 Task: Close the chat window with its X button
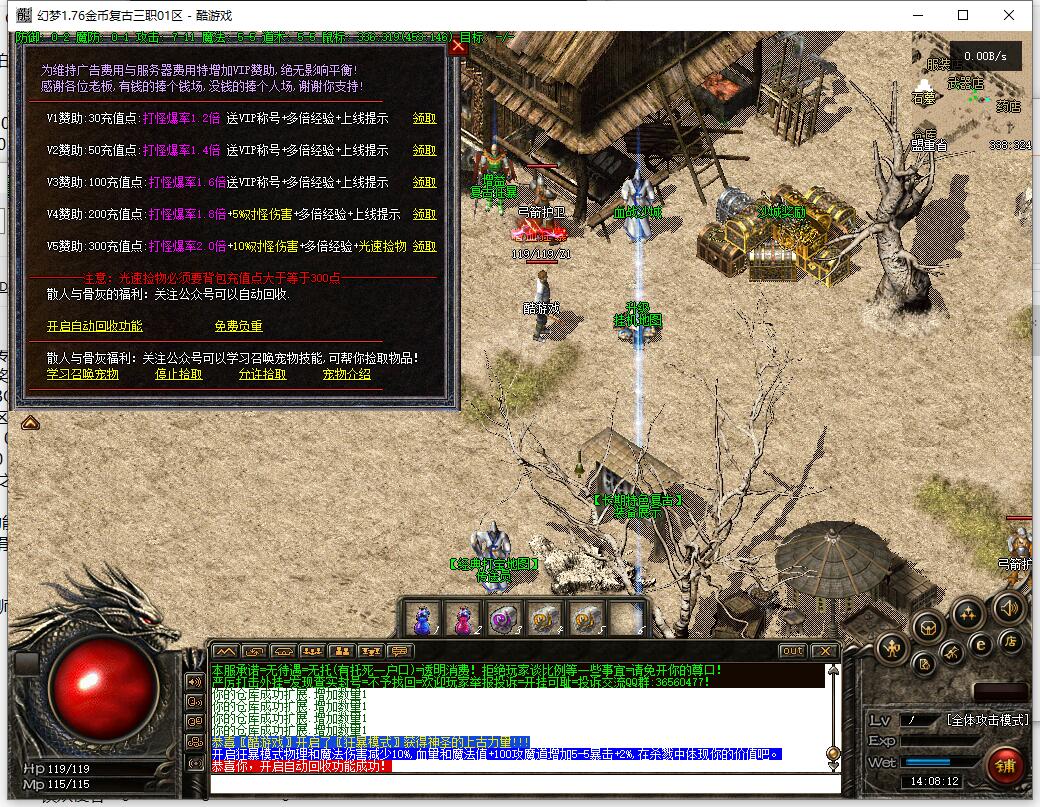tap(823, 651)
